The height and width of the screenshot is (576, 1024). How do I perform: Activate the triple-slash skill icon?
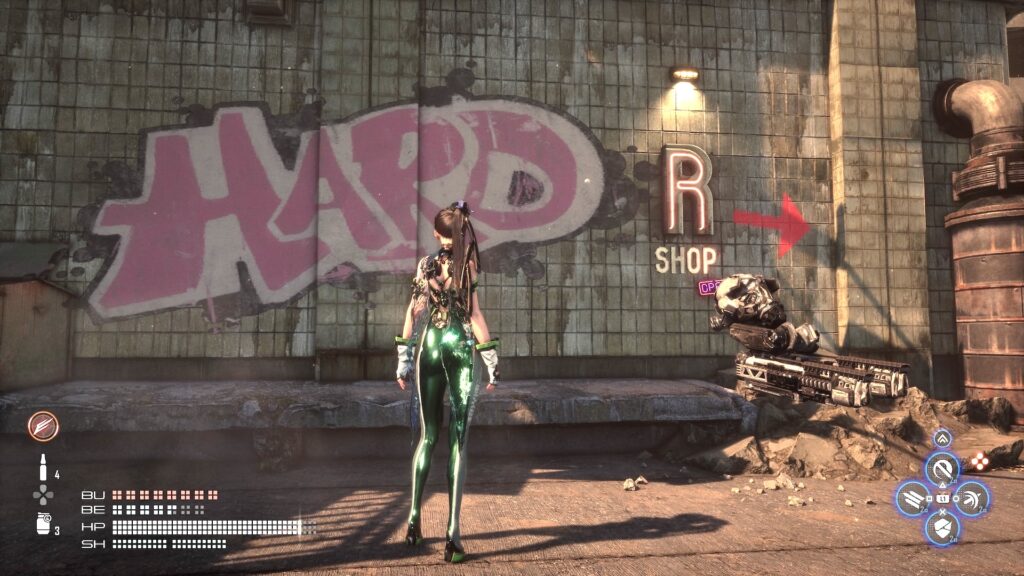tap(912, 497)
